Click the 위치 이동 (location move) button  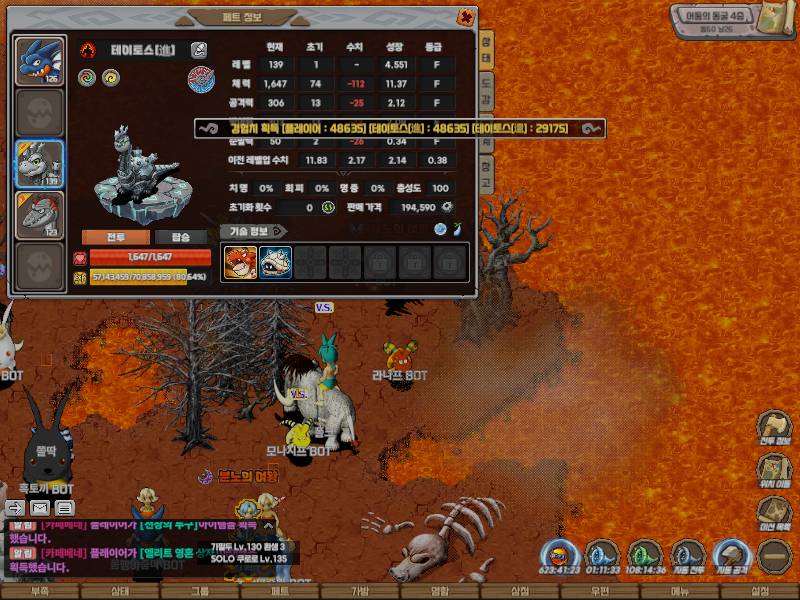773,471
